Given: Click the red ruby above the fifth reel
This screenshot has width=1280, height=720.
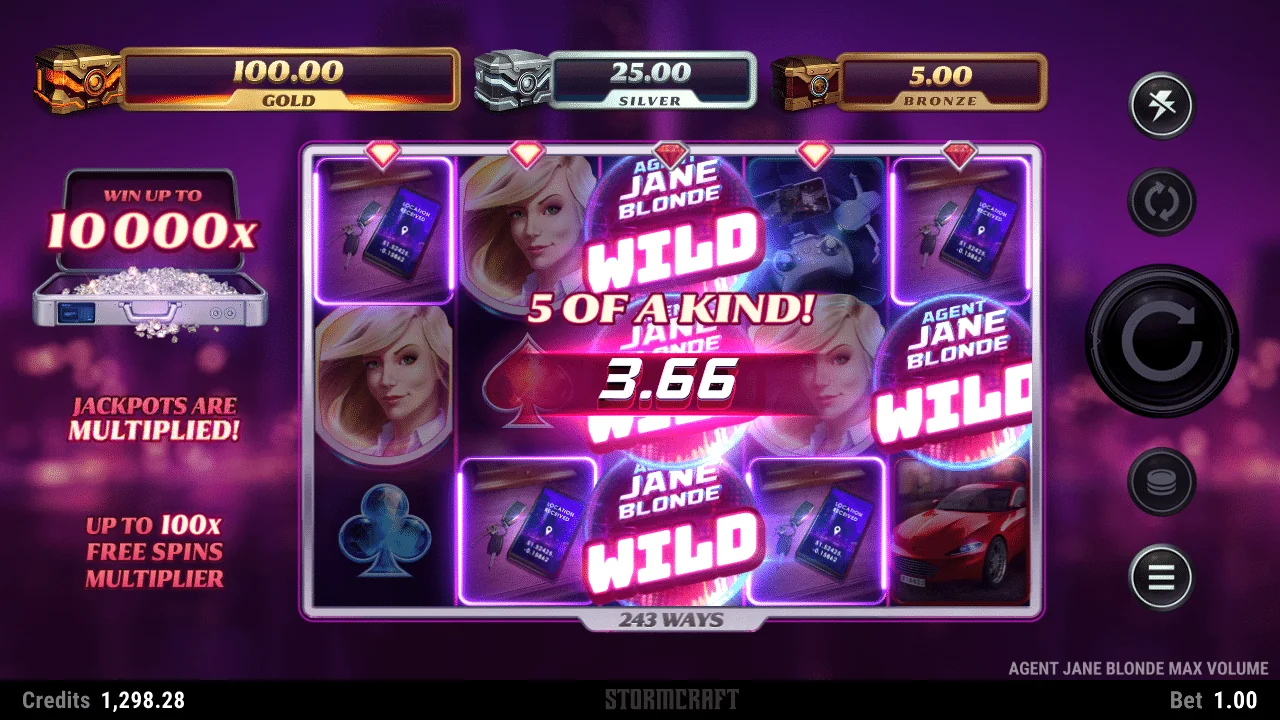Looking at the screenshot, I should 957,155.
